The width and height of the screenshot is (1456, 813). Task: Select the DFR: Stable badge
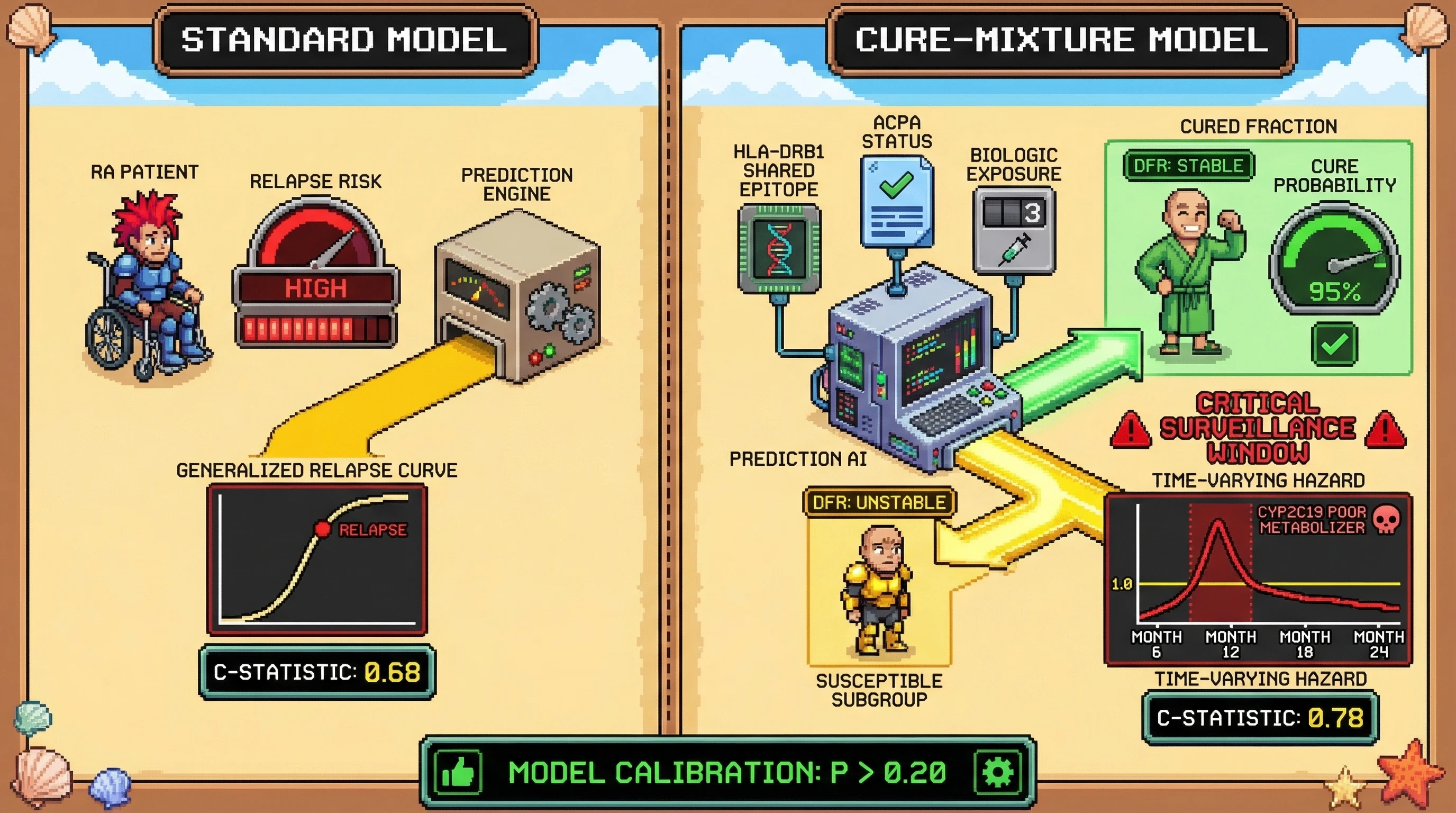coord(1188,166)
